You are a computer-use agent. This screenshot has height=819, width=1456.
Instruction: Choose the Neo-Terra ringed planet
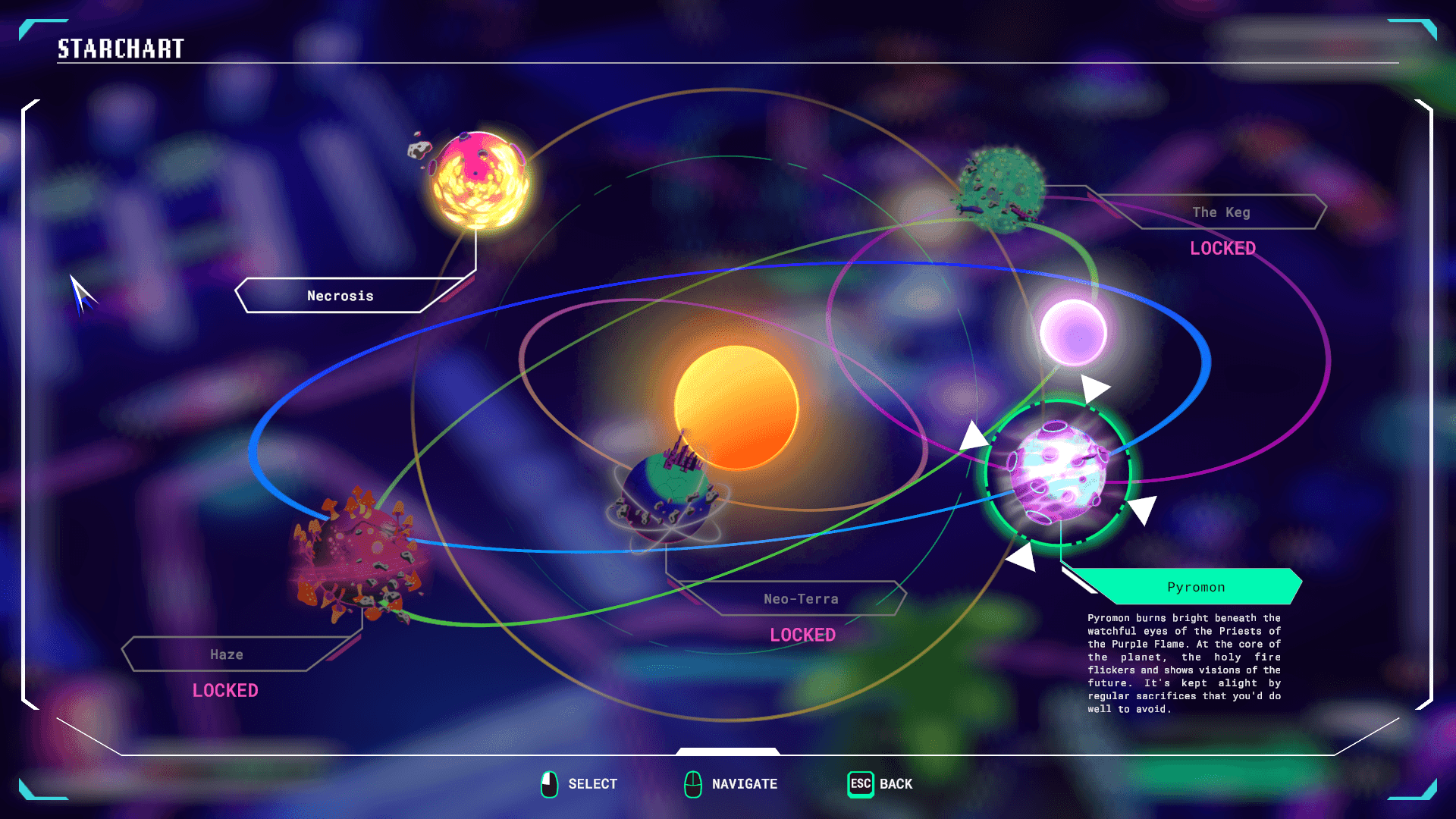tap(667, 494)
